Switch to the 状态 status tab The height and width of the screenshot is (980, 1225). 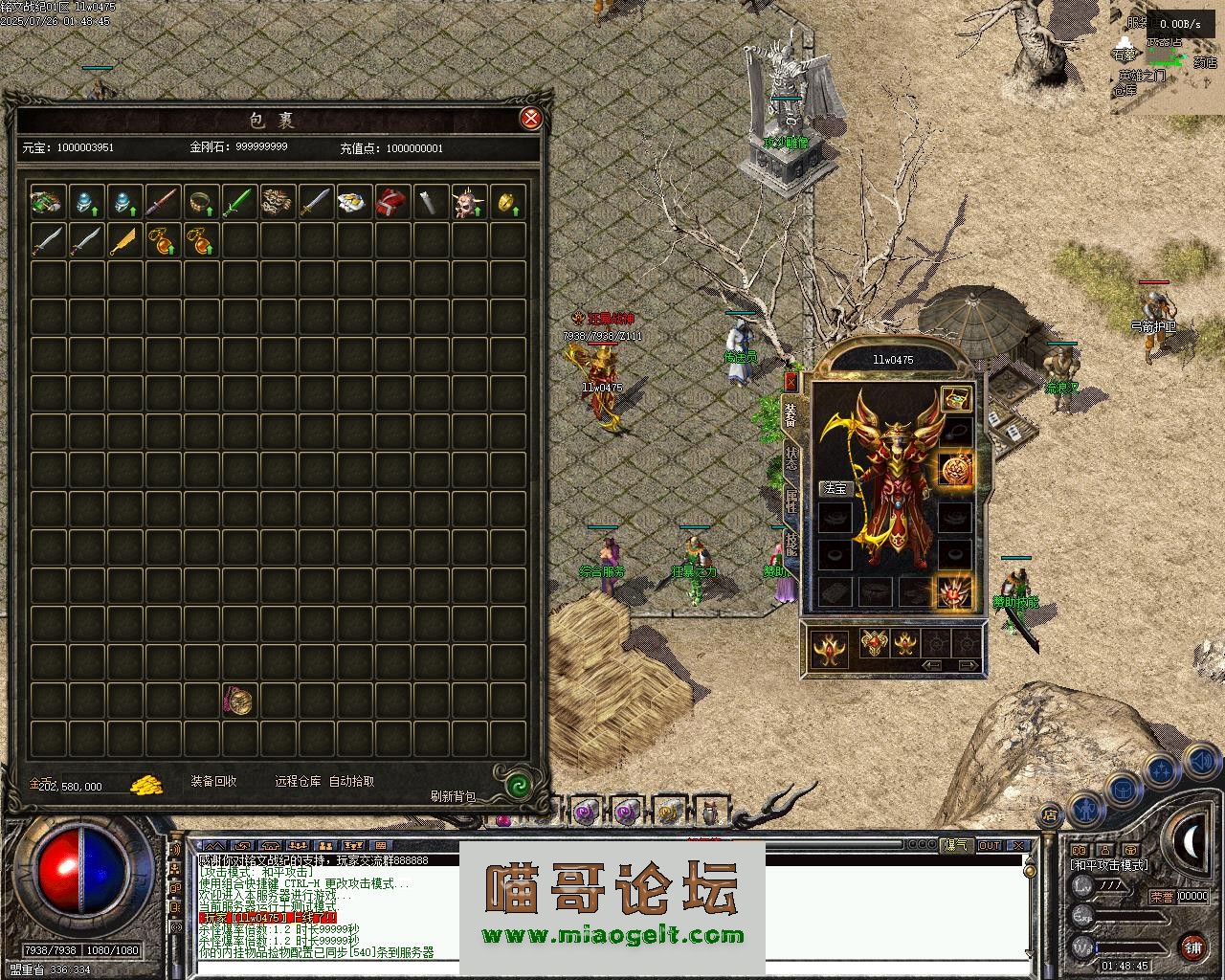(791, 457)
